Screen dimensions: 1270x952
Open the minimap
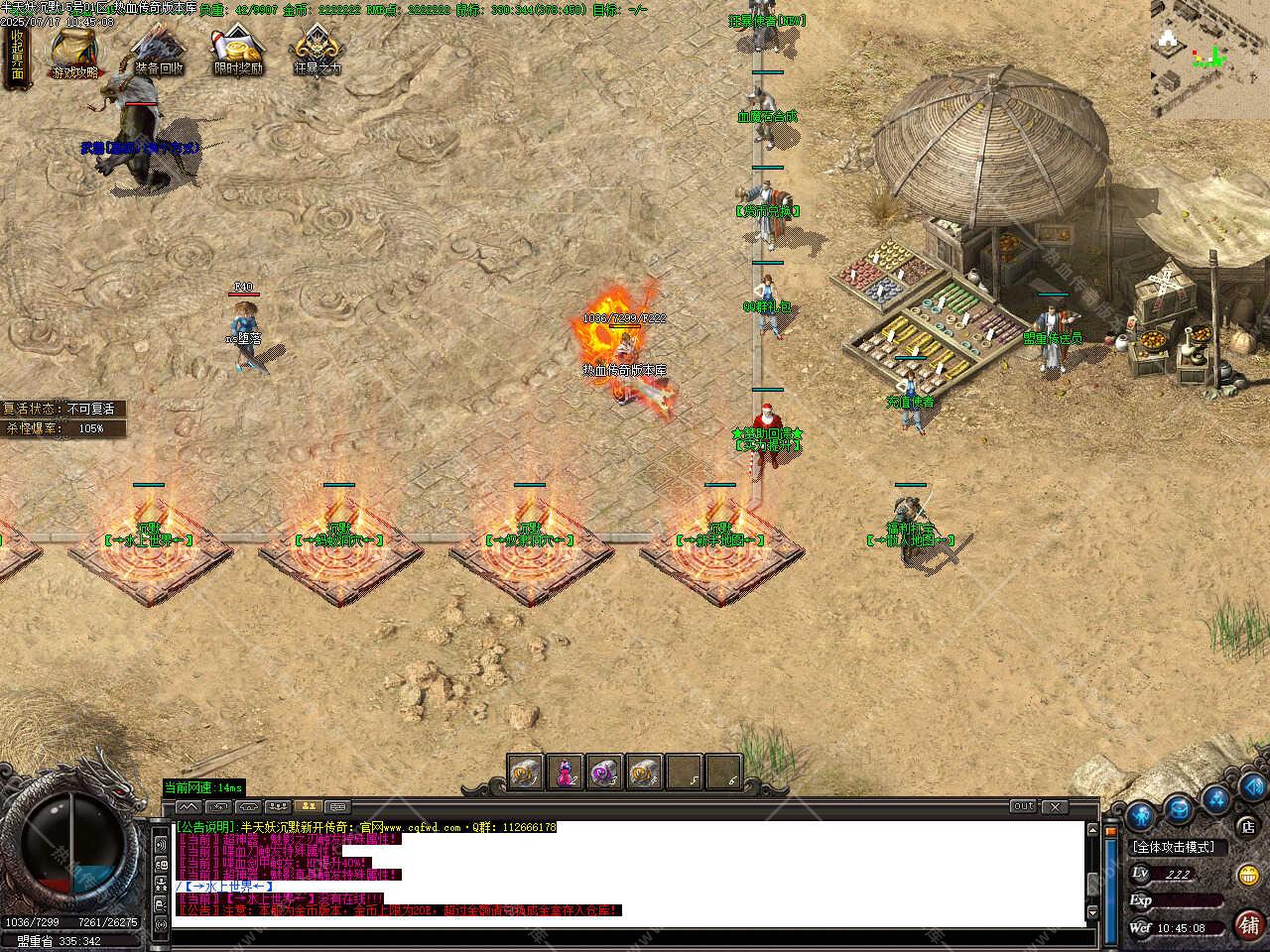(1209, 59)
